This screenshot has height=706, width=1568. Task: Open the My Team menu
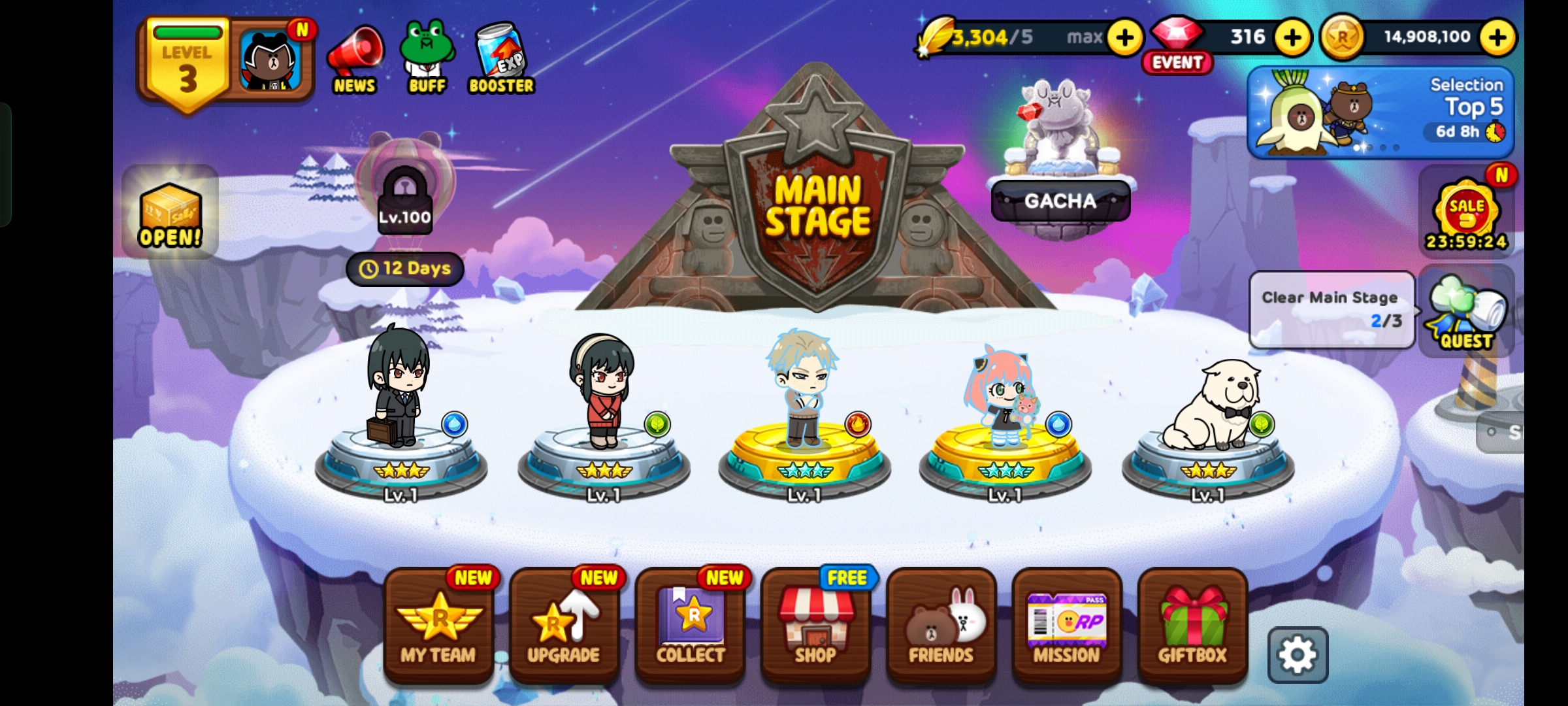tap(438, 626)
